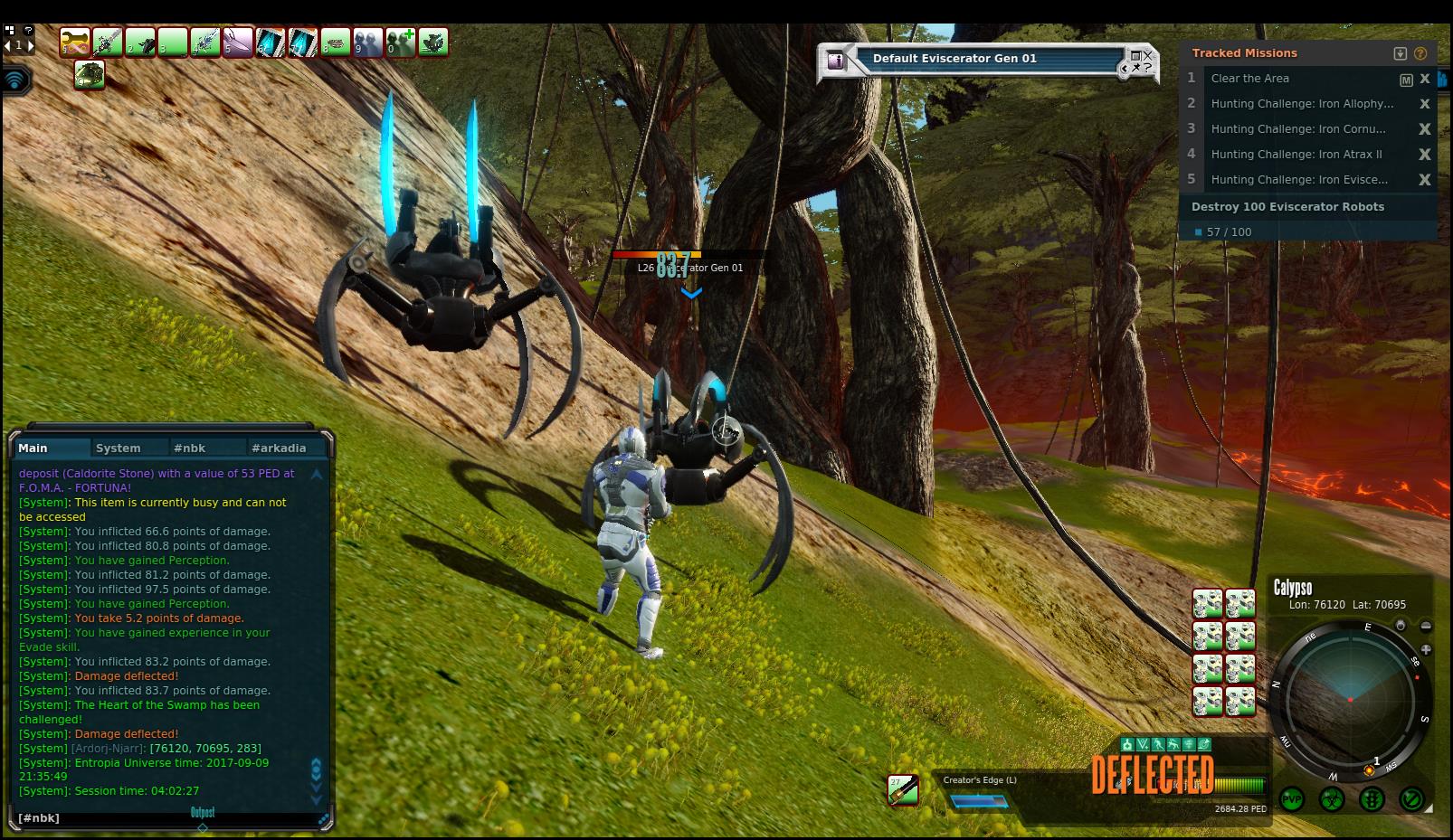Remove Hunting Challenge: Iron Cornu mission from tracker
Image resolution: width=1453 pixels, height=840 pixels.
pyautogui.click(x=1425, y=129)
